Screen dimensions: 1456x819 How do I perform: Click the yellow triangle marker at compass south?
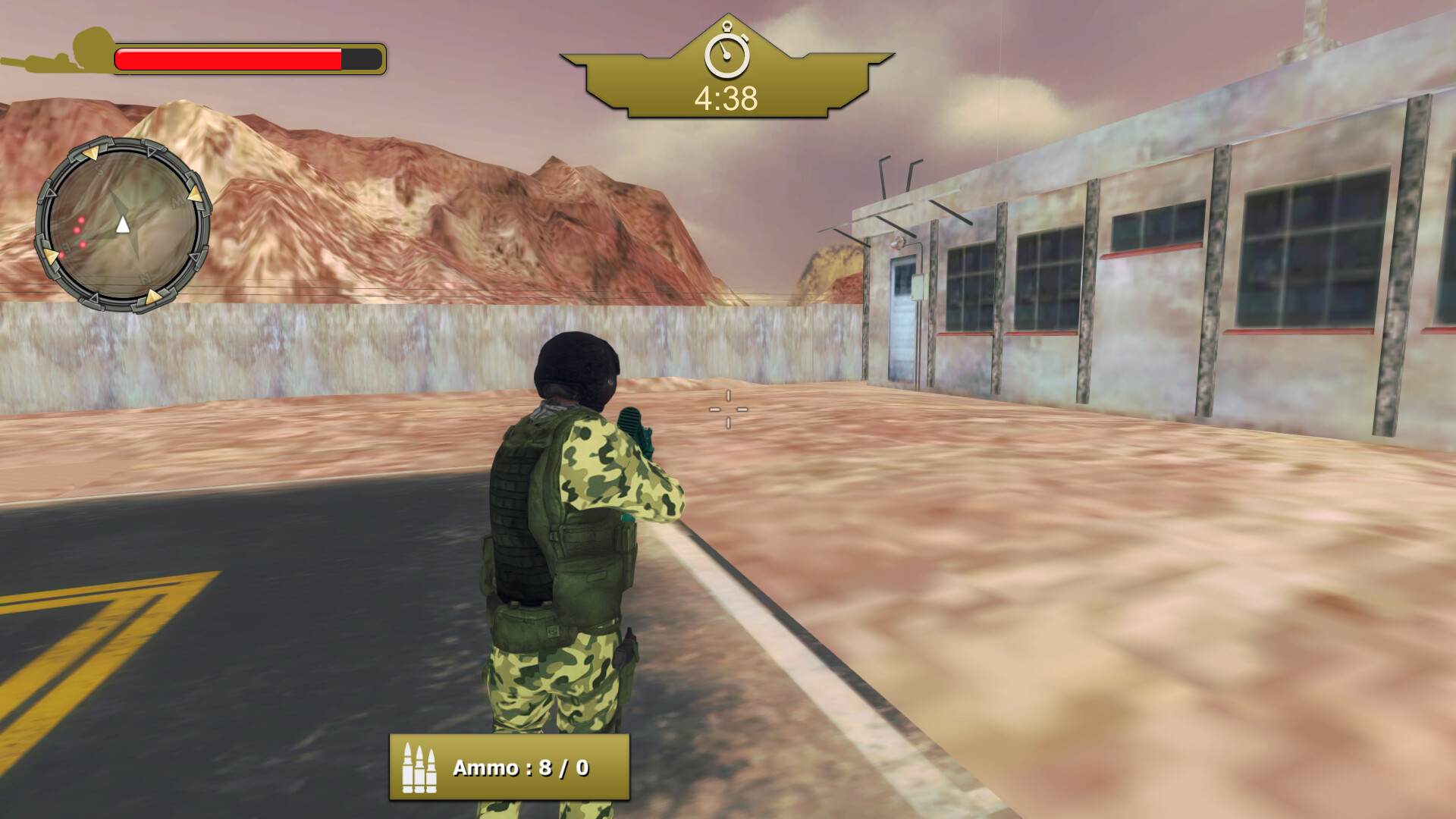click(93, 154)
